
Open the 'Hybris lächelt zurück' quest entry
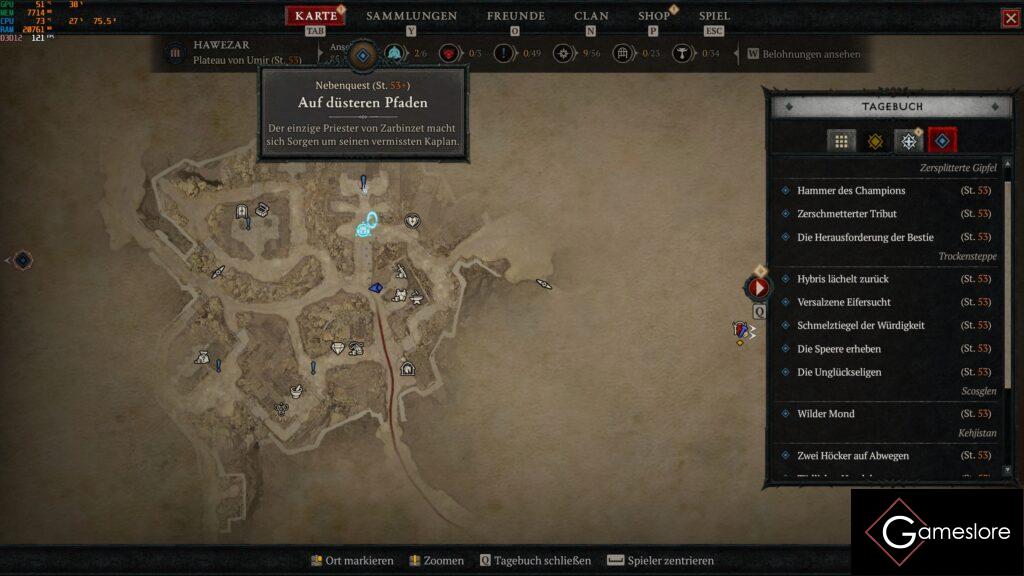click(x=843, y=279)
